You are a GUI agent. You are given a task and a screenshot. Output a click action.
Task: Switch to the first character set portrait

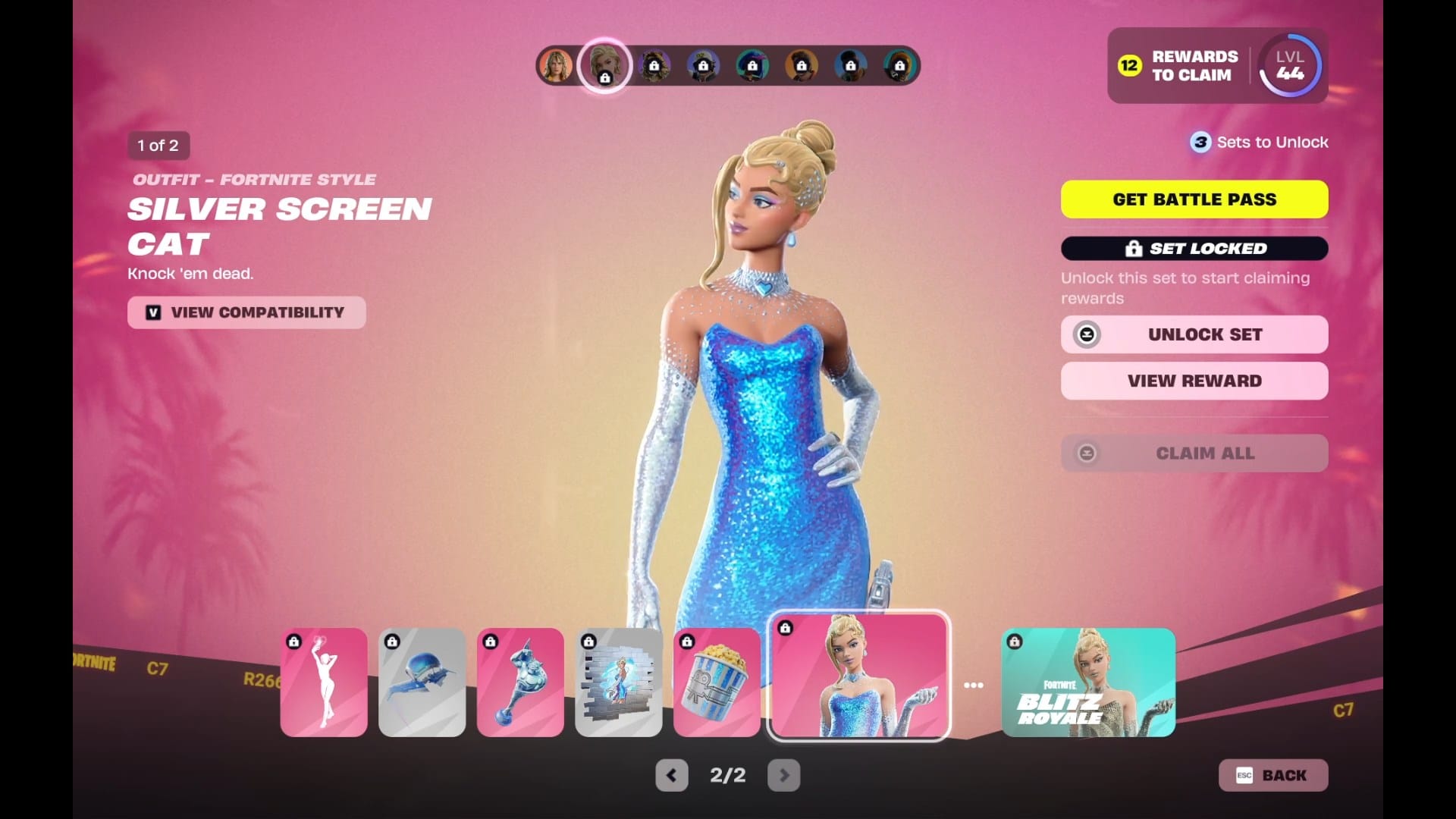(x=556, y=66)
